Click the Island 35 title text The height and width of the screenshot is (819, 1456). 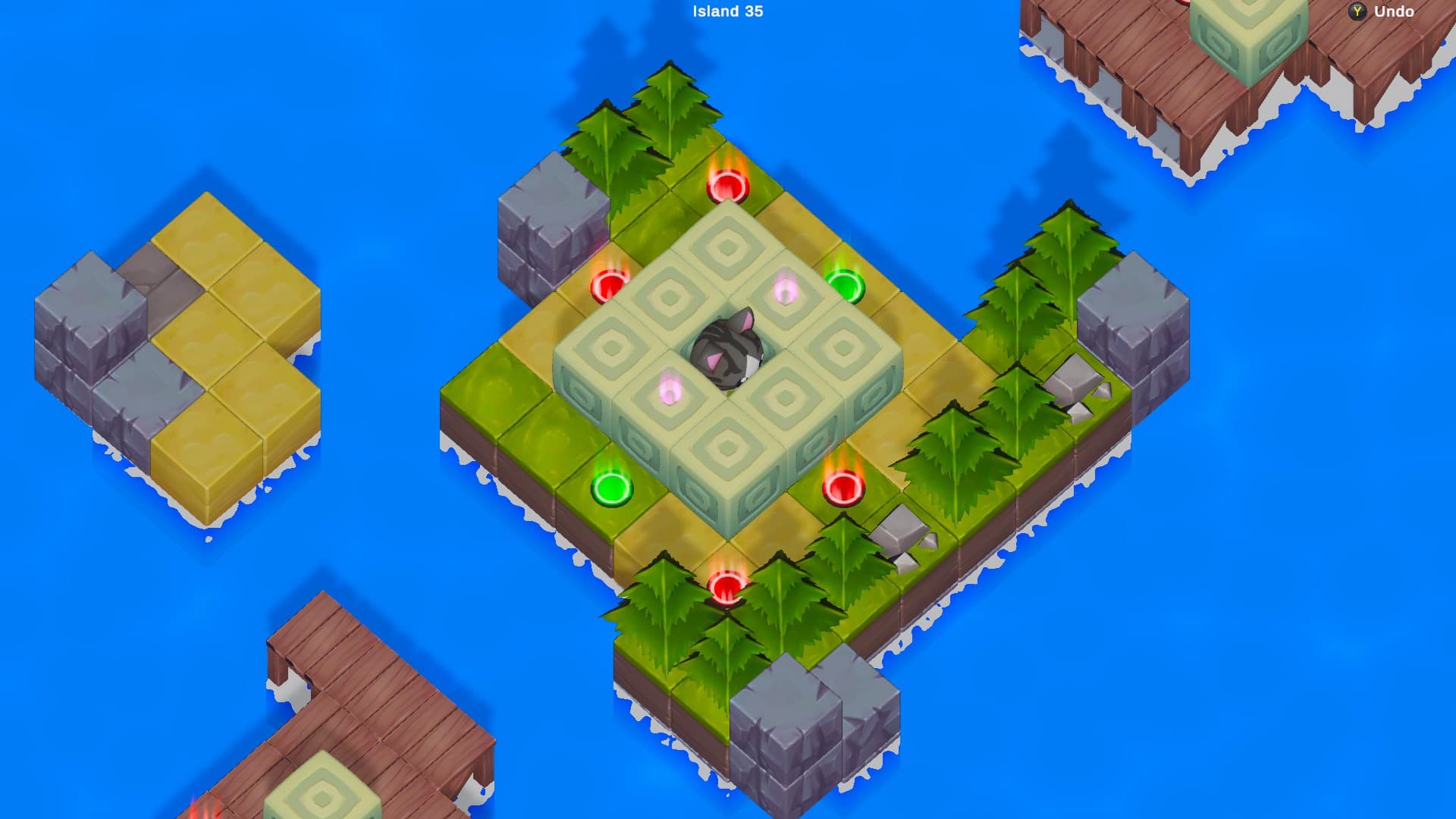point(726,11)
